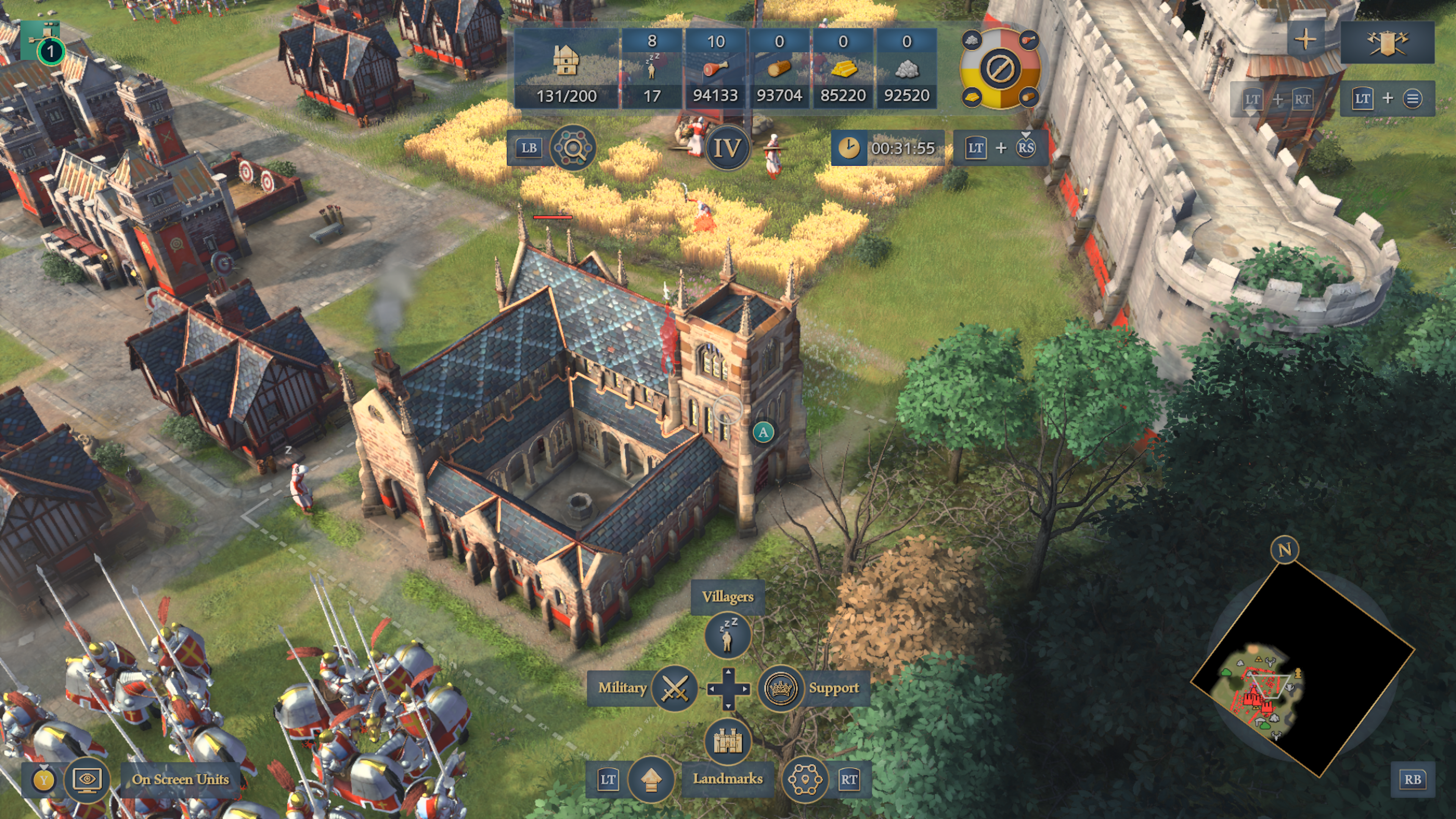The image size is (1456, 819).
Task: Clear villager priority using wheel center
Action: (x=1000, y=69)
